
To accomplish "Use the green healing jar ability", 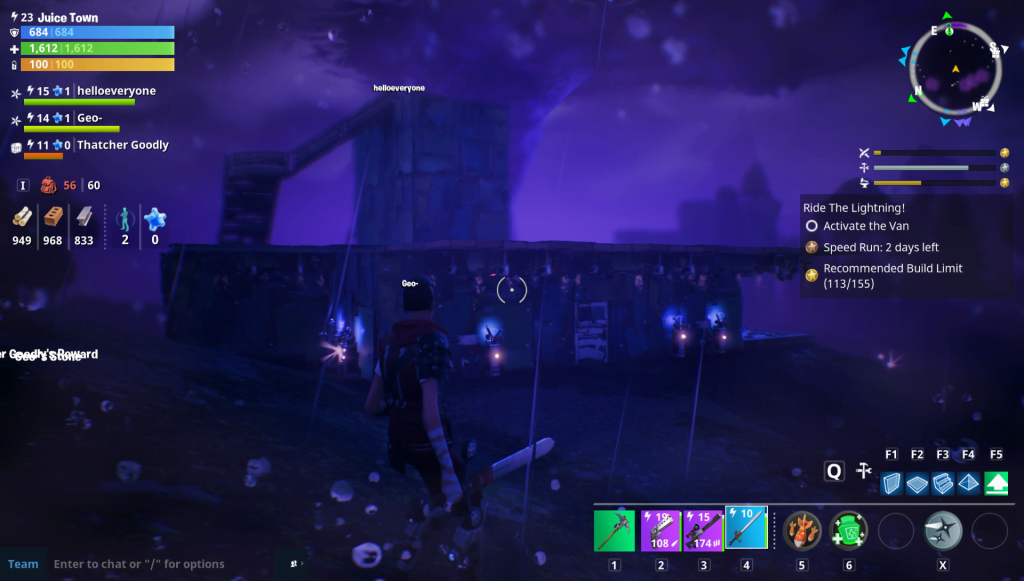I will 848,530.
